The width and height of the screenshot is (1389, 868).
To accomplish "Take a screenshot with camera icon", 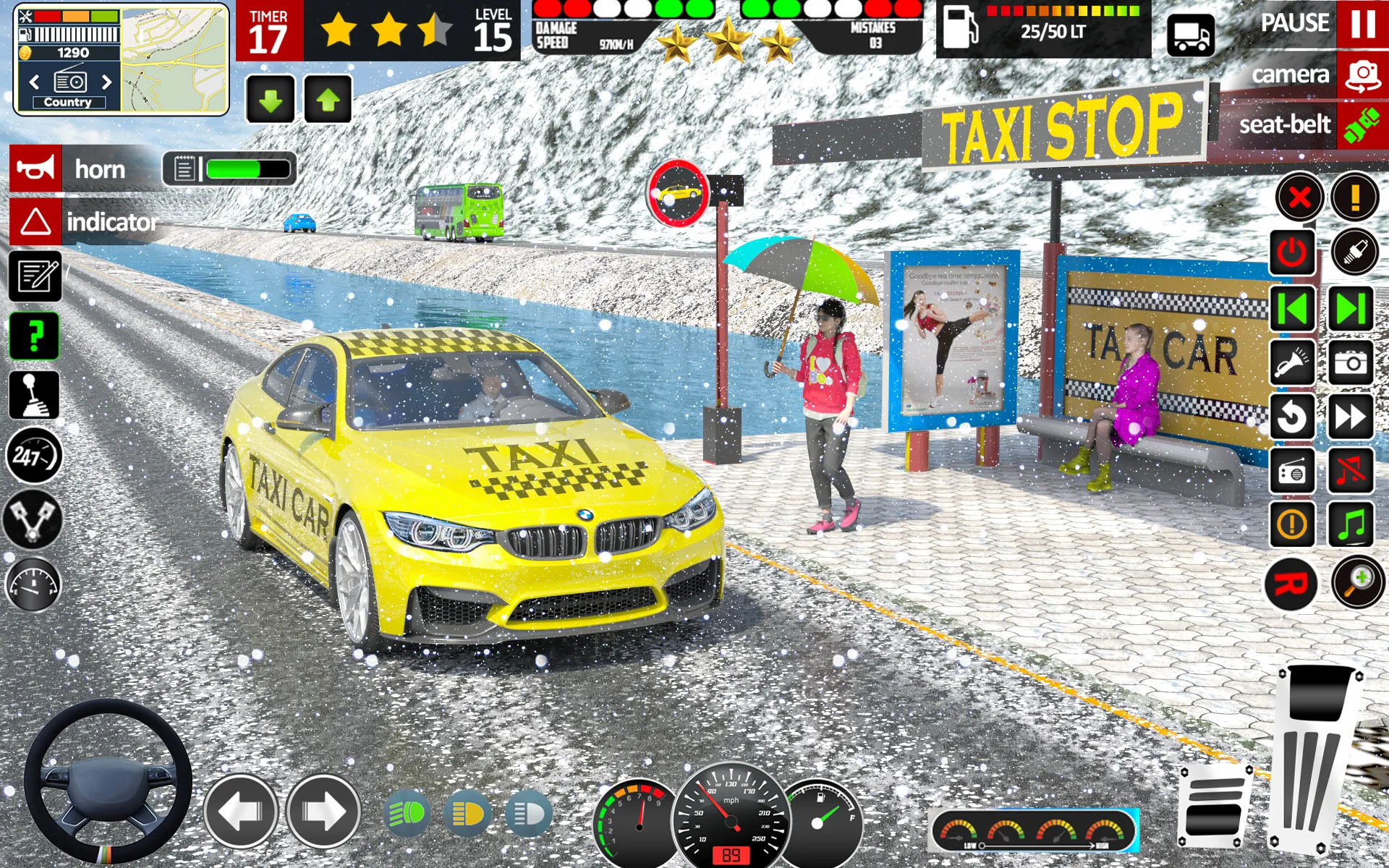I will point(1351,362).
